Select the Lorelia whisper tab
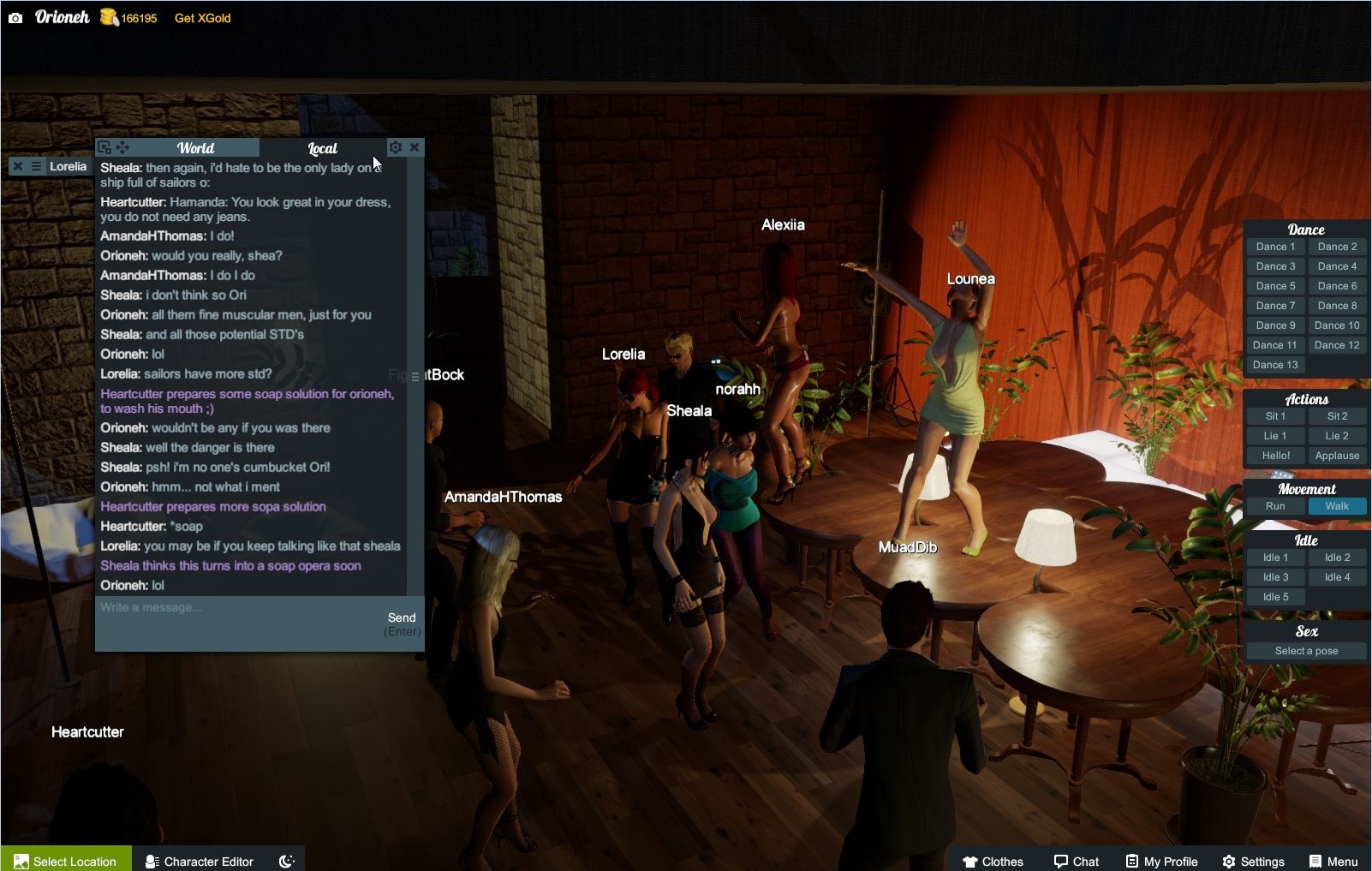 click(x=69, y=165)
